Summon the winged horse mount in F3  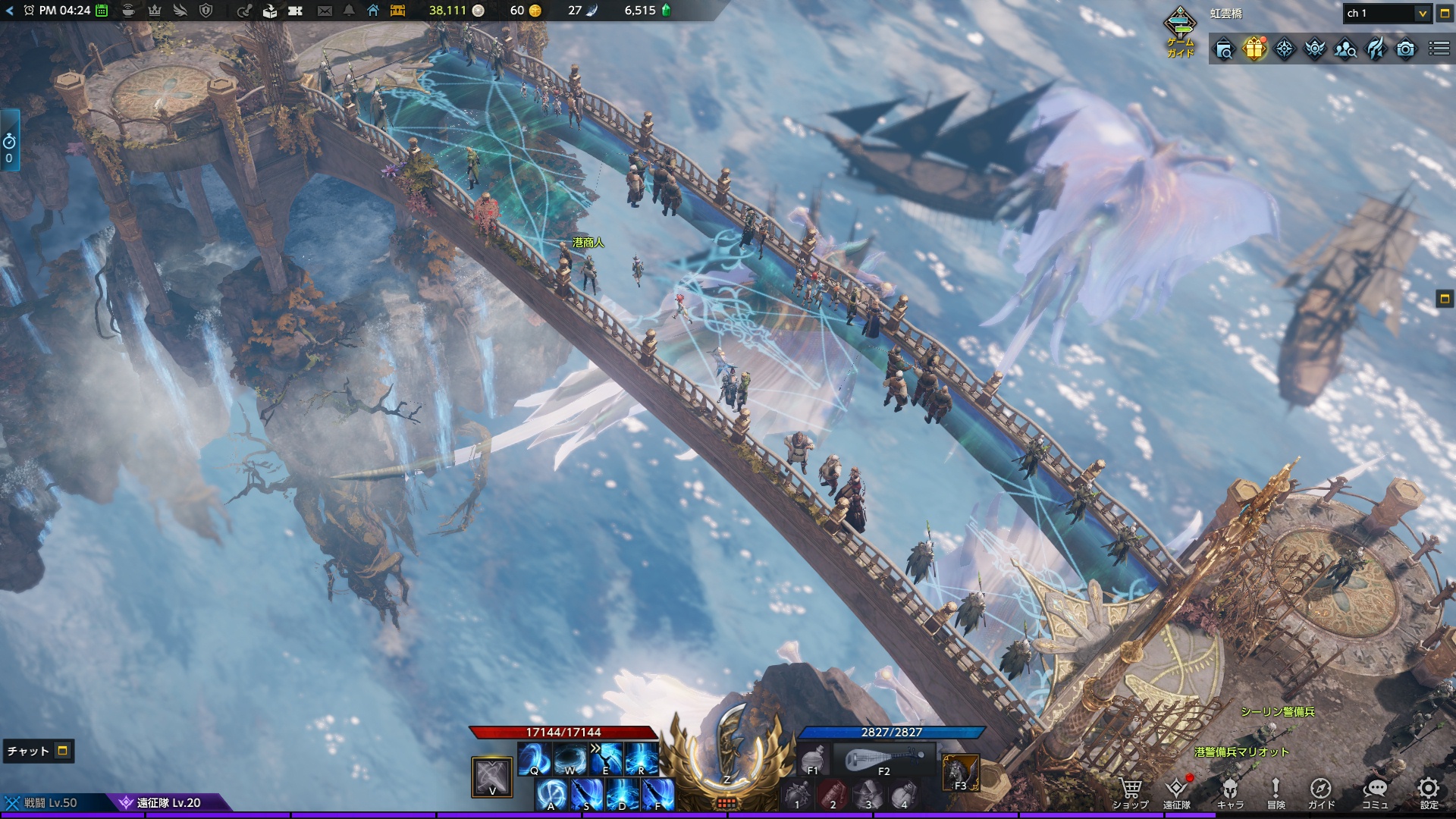[960, 773]
